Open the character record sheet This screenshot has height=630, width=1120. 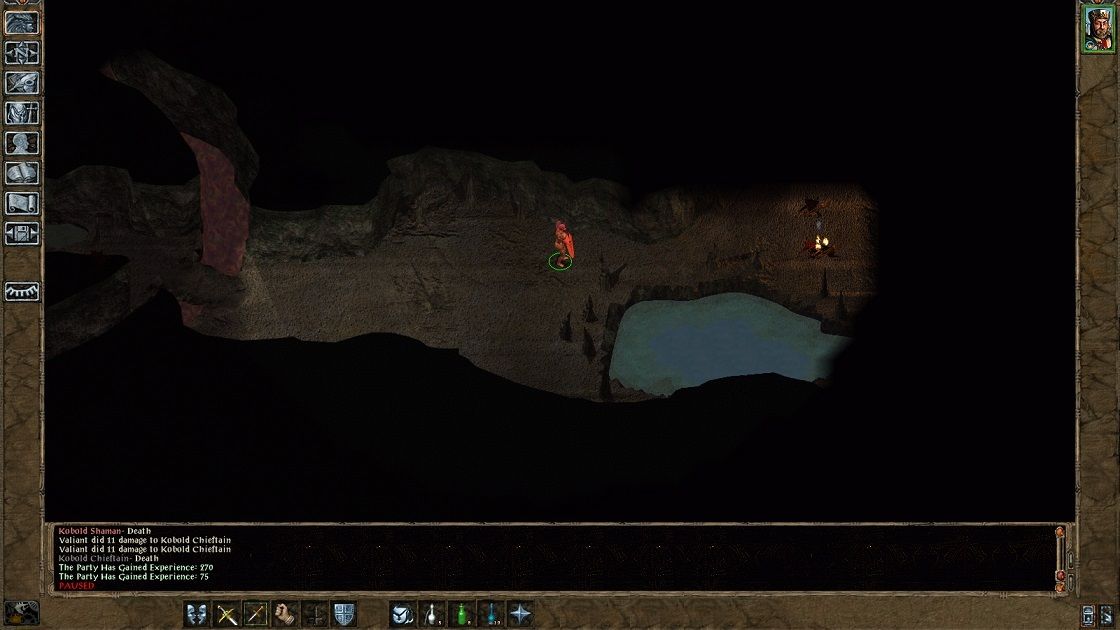pyautogui.click(x=22, y=143)
